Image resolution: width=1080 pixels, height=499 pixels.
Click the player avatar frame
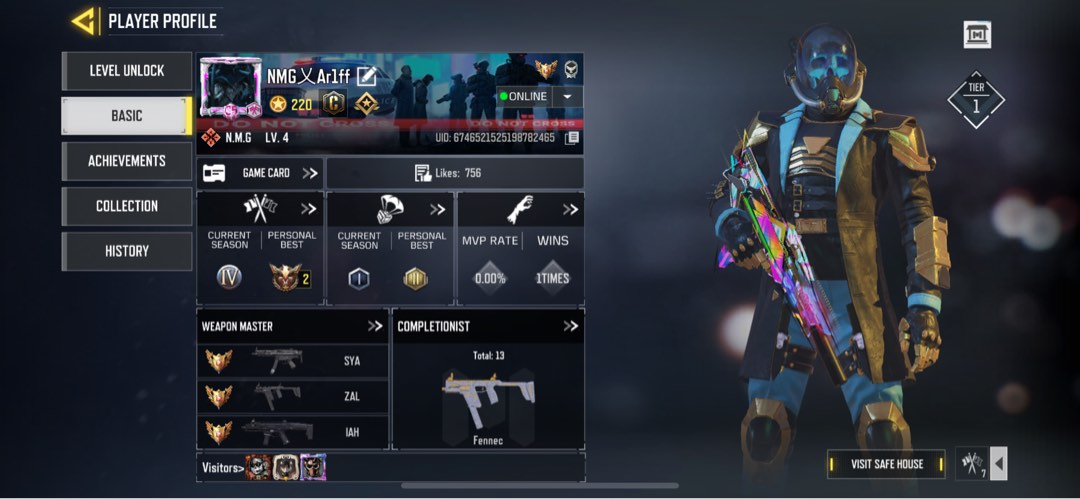click(232, 87)
